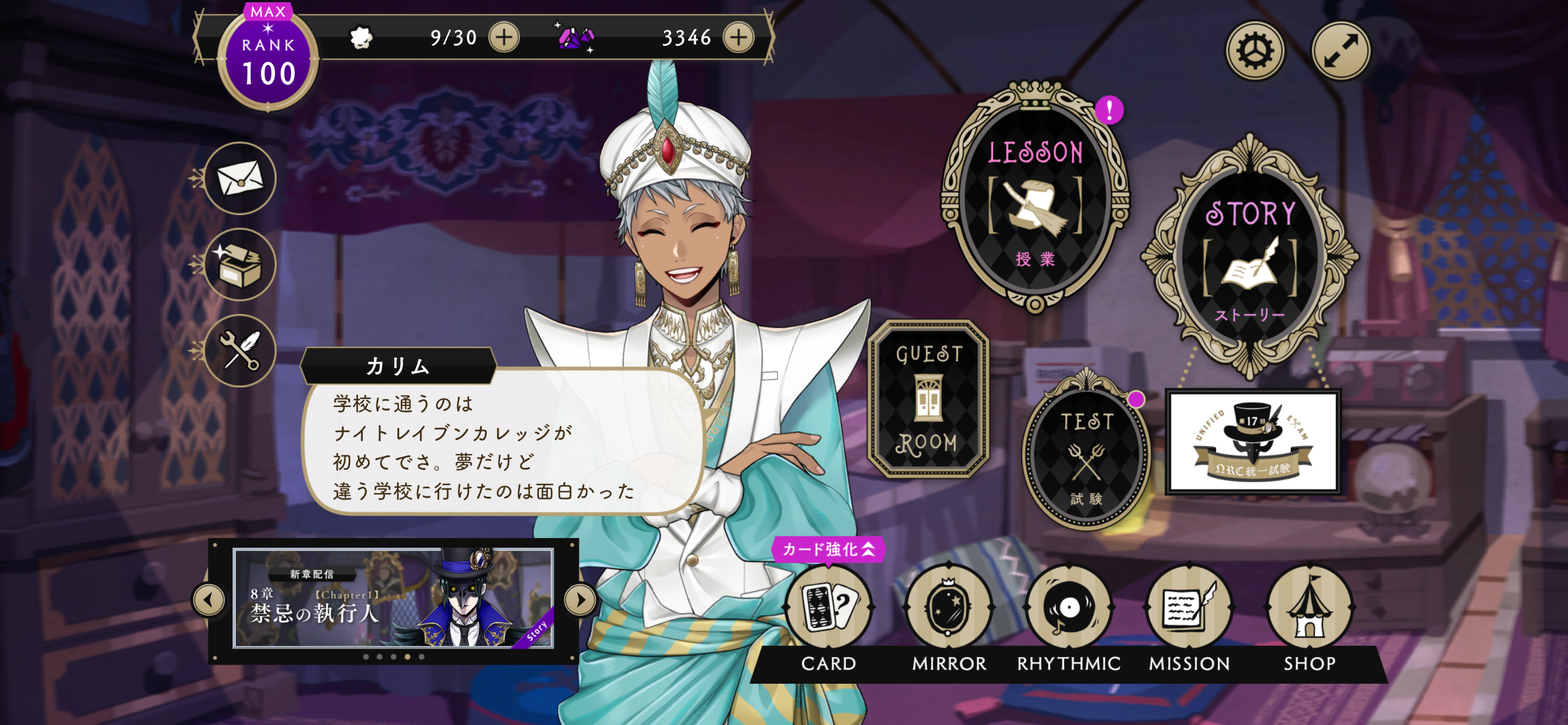Screen dimensions: 1568x725
Task: Open the mail envelope icon
Action: 240,178
